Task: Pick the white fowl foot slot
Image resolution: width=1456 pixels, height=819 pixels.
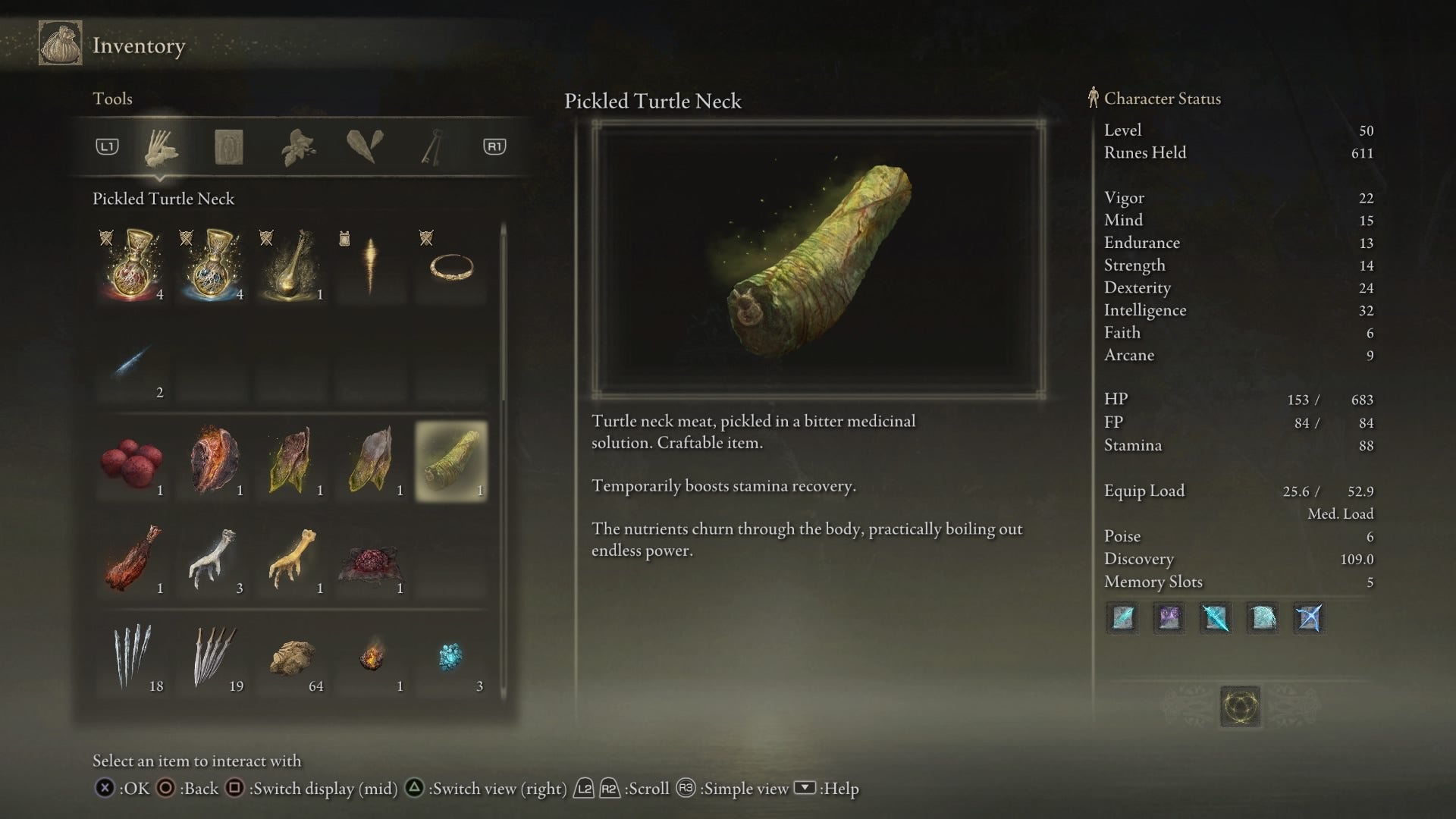Action: click(212, 560)
